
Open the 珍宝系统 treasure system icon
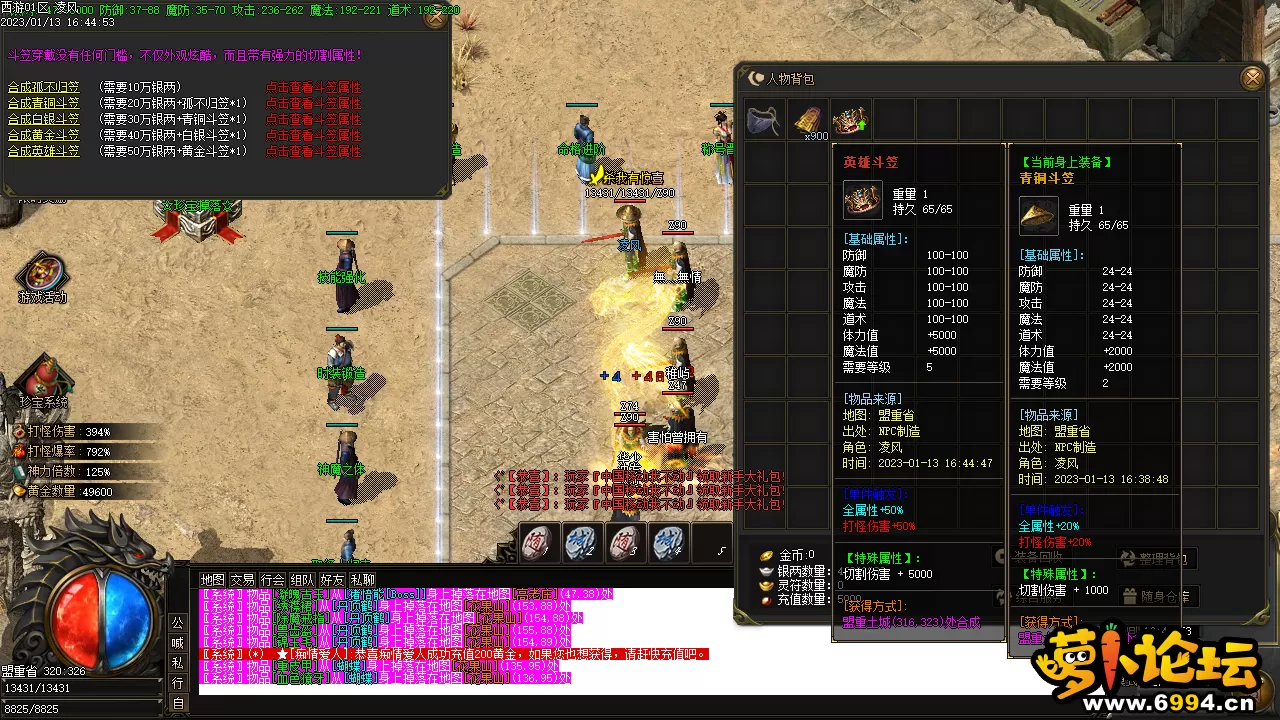click(42, 380)
